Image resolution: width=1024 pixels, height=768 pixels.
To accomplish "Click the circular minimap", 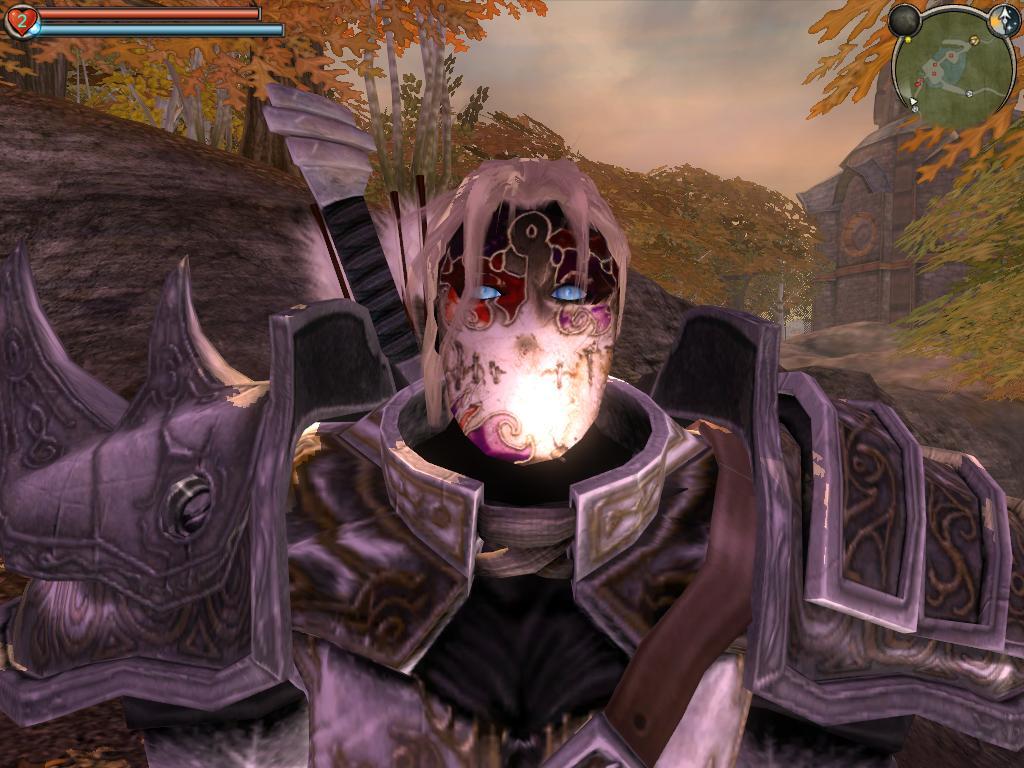I will coord(953,68).
